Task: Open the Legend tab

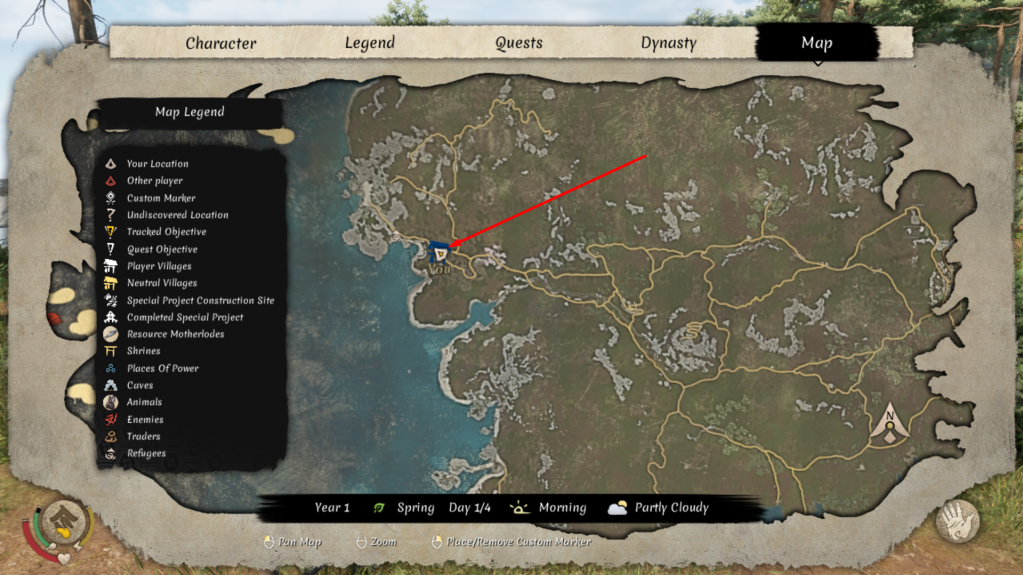Action: point(370,43)
